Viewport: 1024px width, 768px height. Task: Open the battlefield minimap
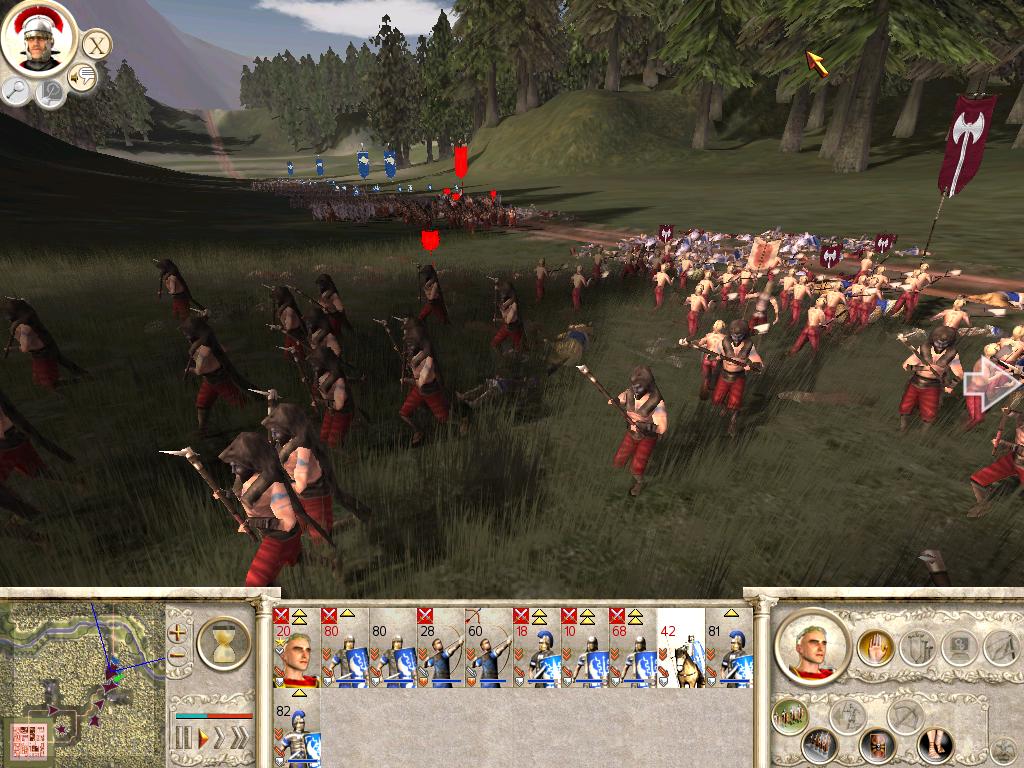(82, 680)
